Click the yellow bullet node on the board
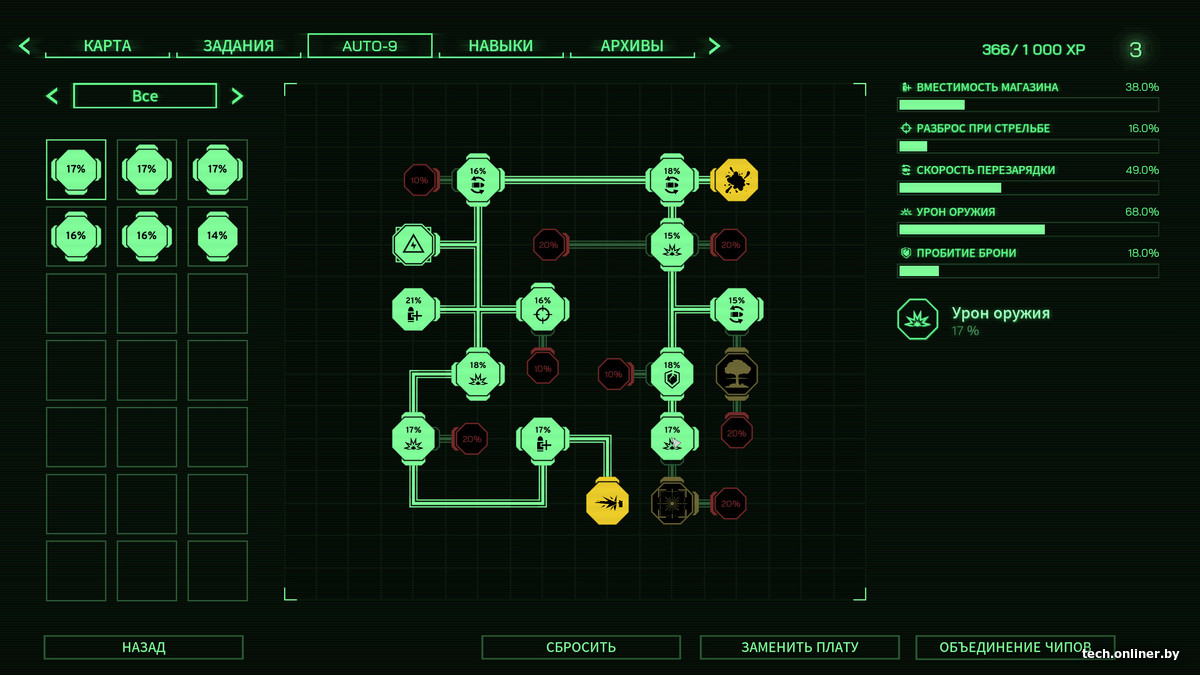This screenshot has height=675, width=1200. (607, 501)
